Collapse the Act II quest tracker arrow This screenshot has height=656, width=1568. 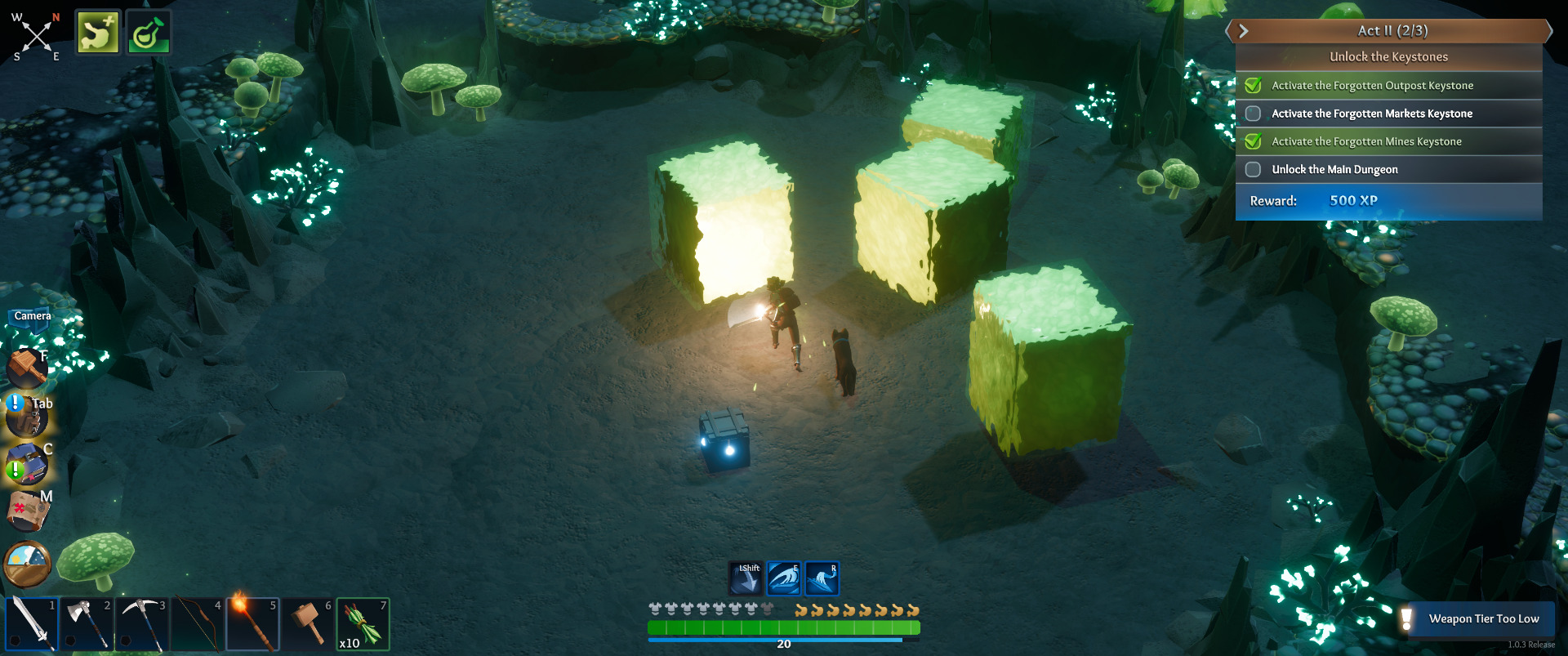(1244, 31)
